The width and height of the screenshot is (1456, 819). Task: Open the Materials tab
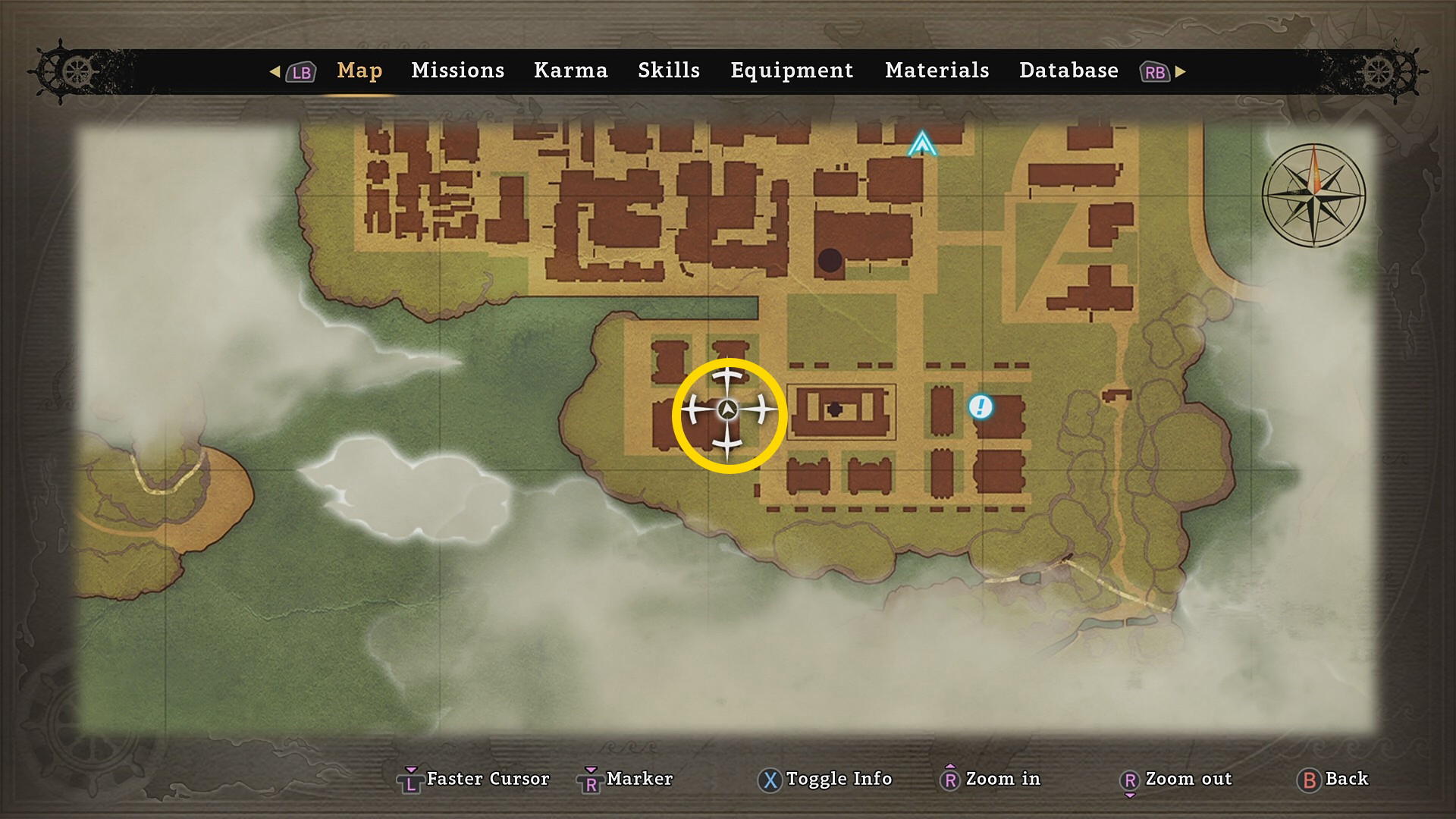coord(937,71)
